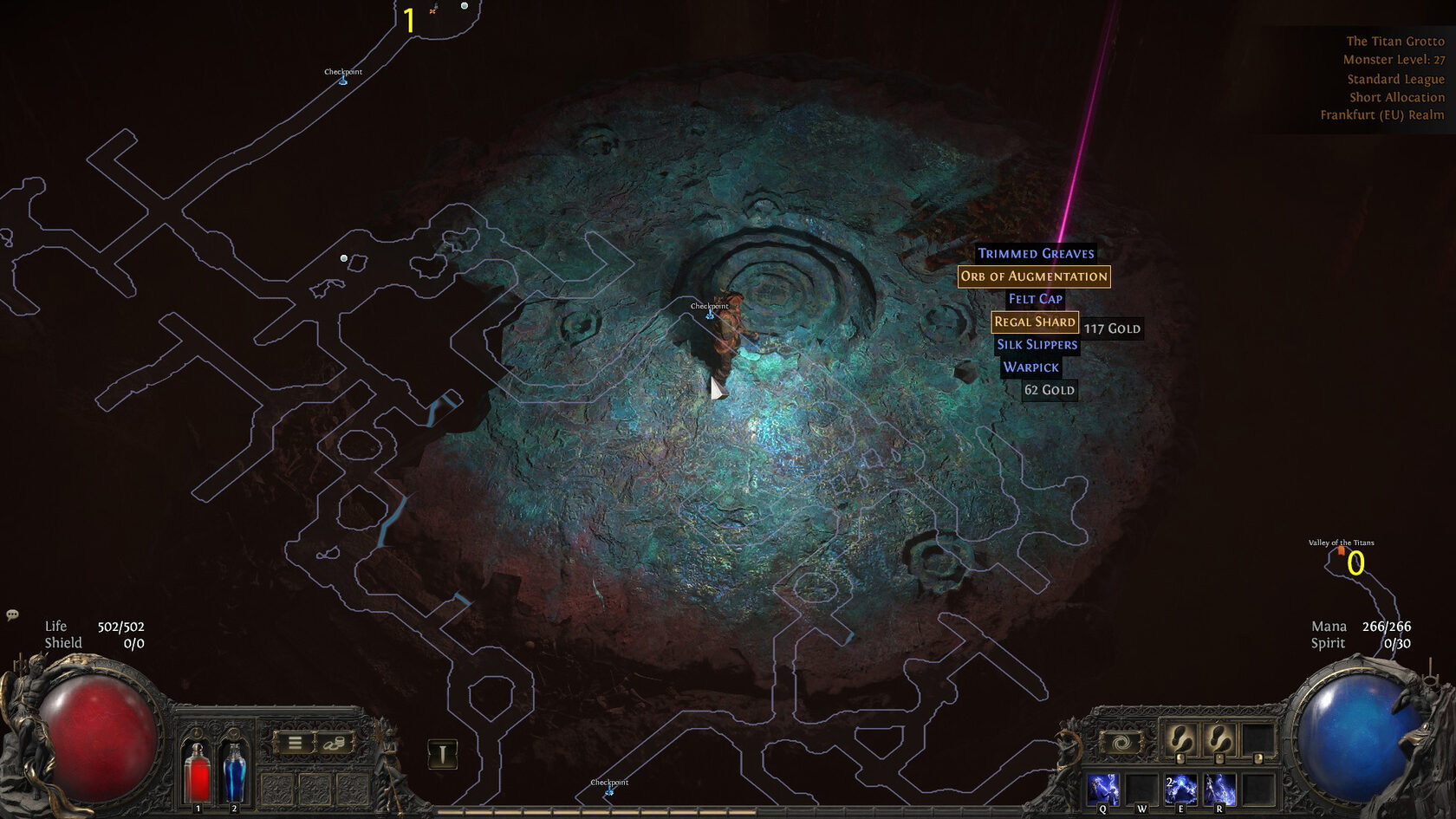Open the three-line menu button
The image size is (1456, 819).
click(295, 743)
